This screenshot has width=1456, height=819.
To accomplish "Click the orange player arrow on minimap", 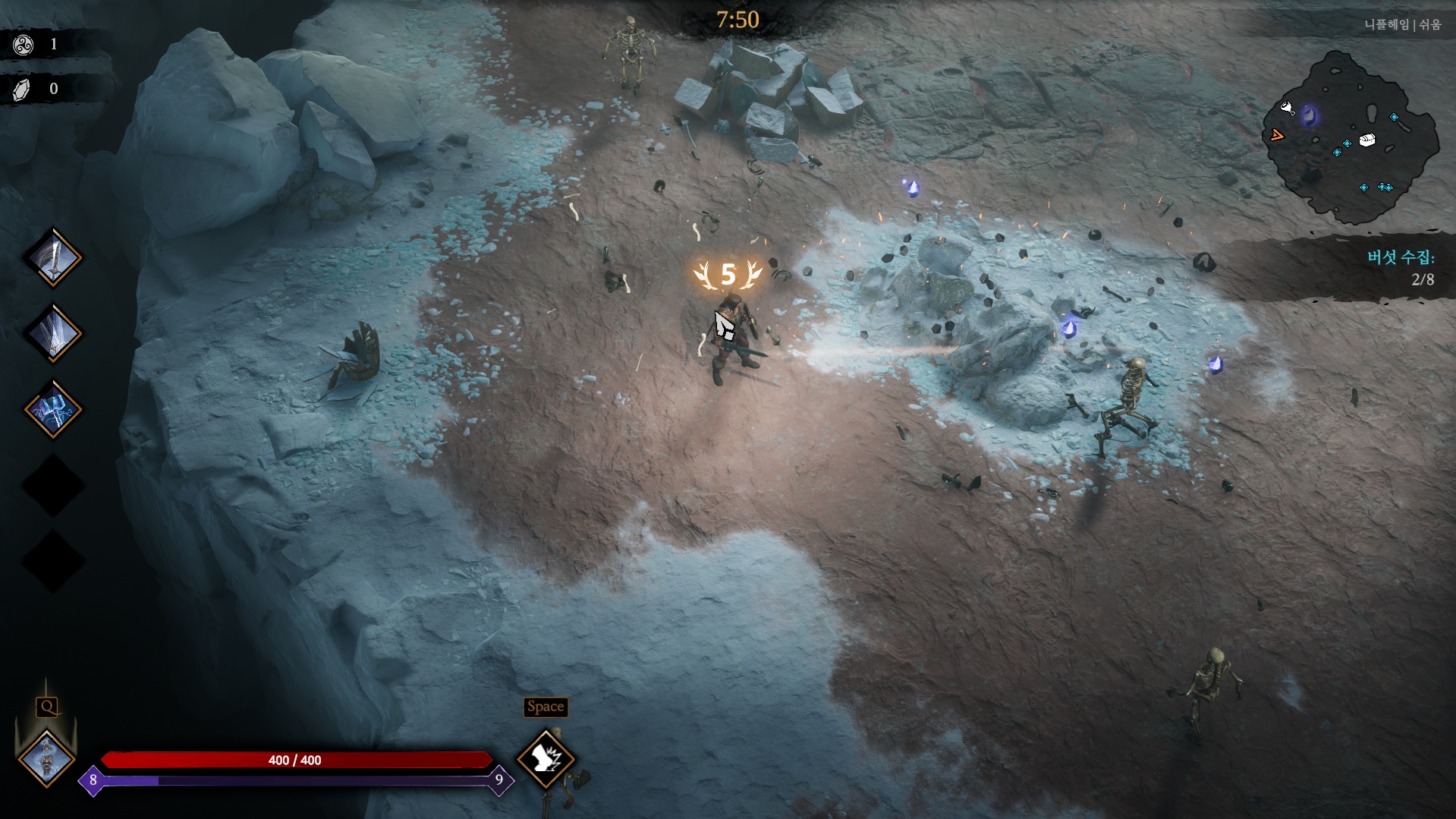I will click(1277, 136).
